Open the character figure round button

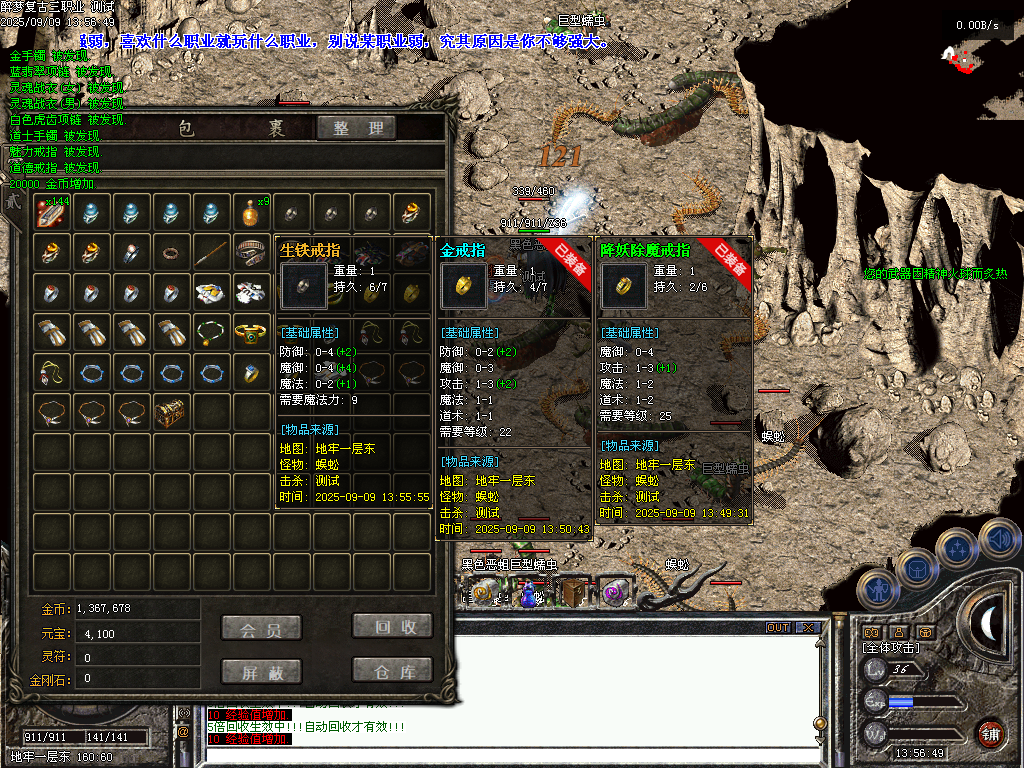coord(879,589)
